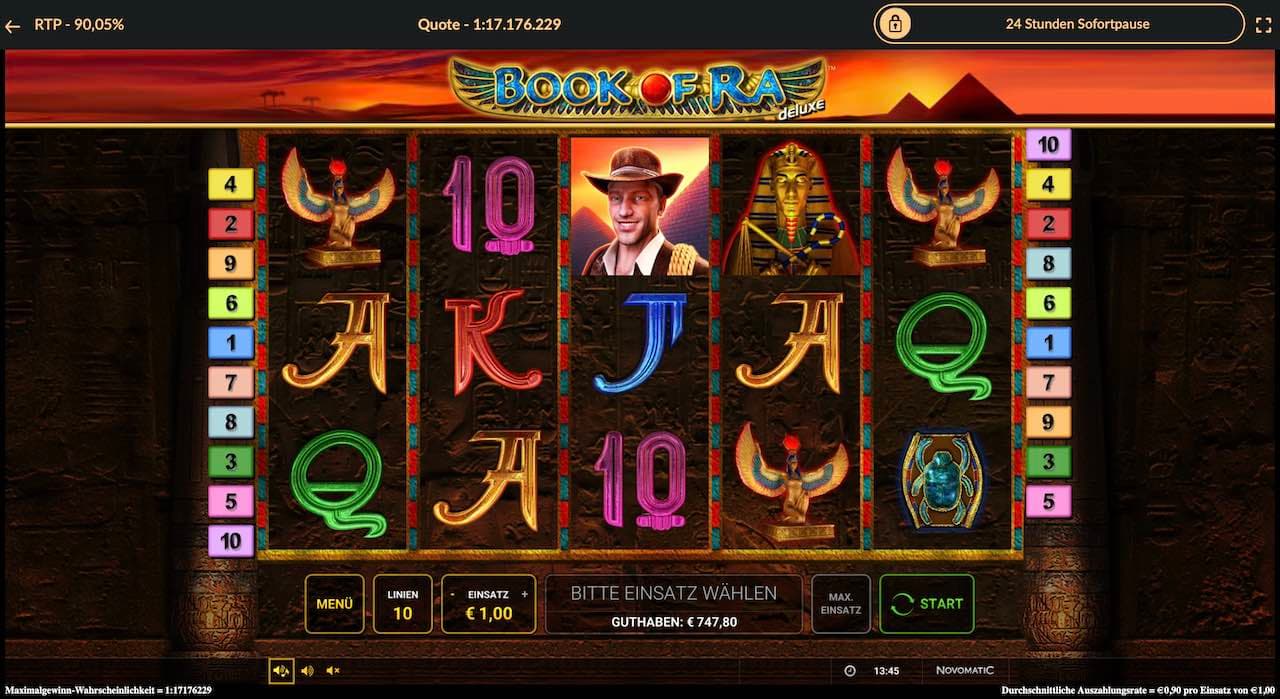Viewport: 1280px width, 699px height.
Task: Set the bet with MAX. EINSATZ
Action: tap(840, 604)
